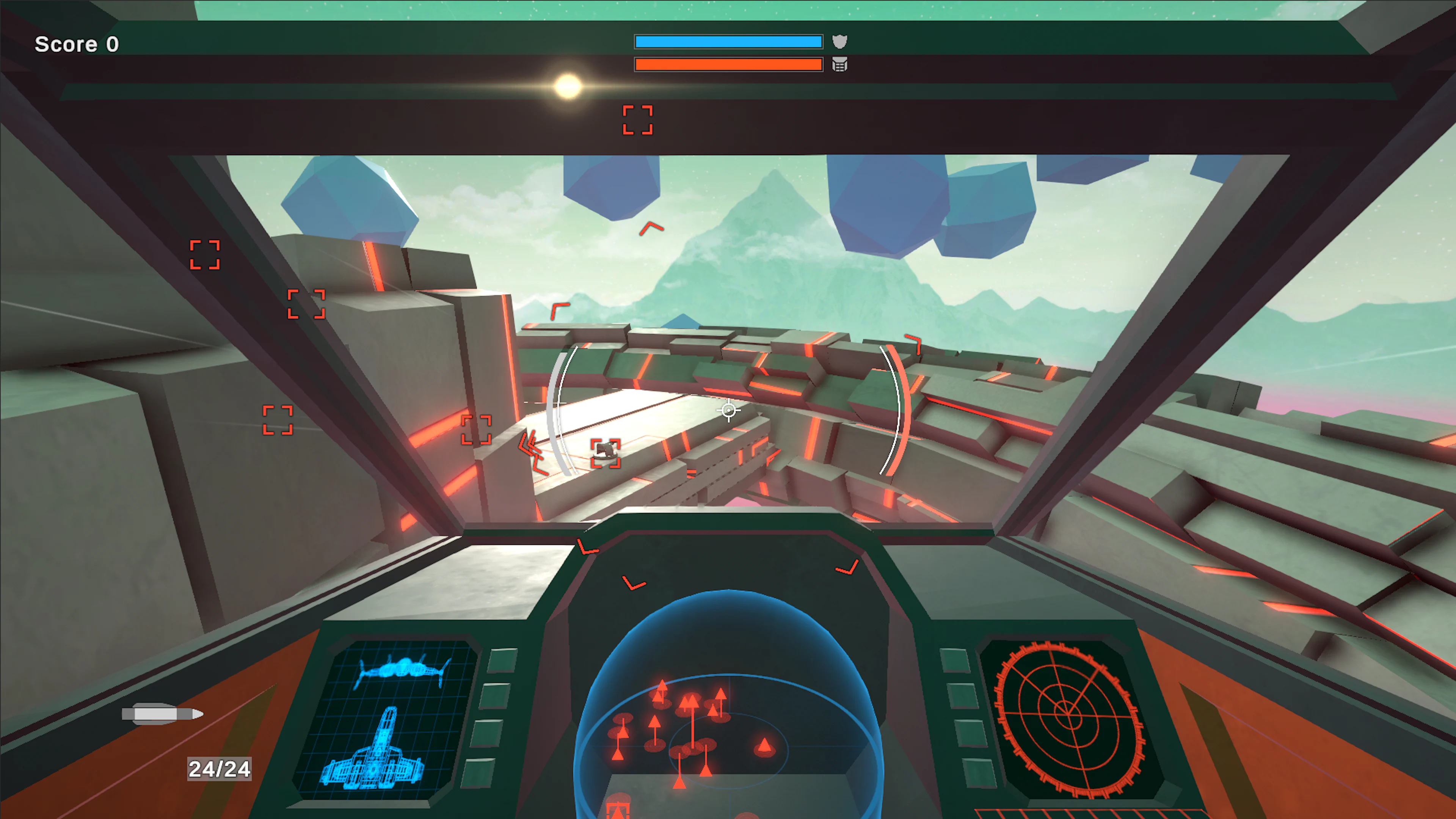Click the blue shield meter bar at the top
This screenshot has width=1456, height=819.
728,41
